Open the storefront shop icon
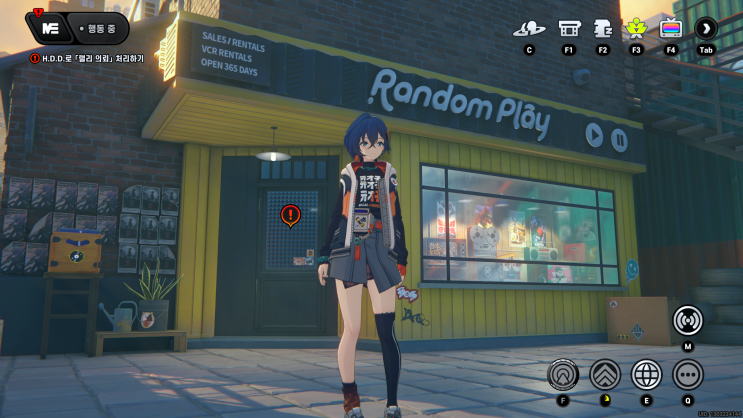The width and height of the screenshot is (743, 418). point(569,28)
